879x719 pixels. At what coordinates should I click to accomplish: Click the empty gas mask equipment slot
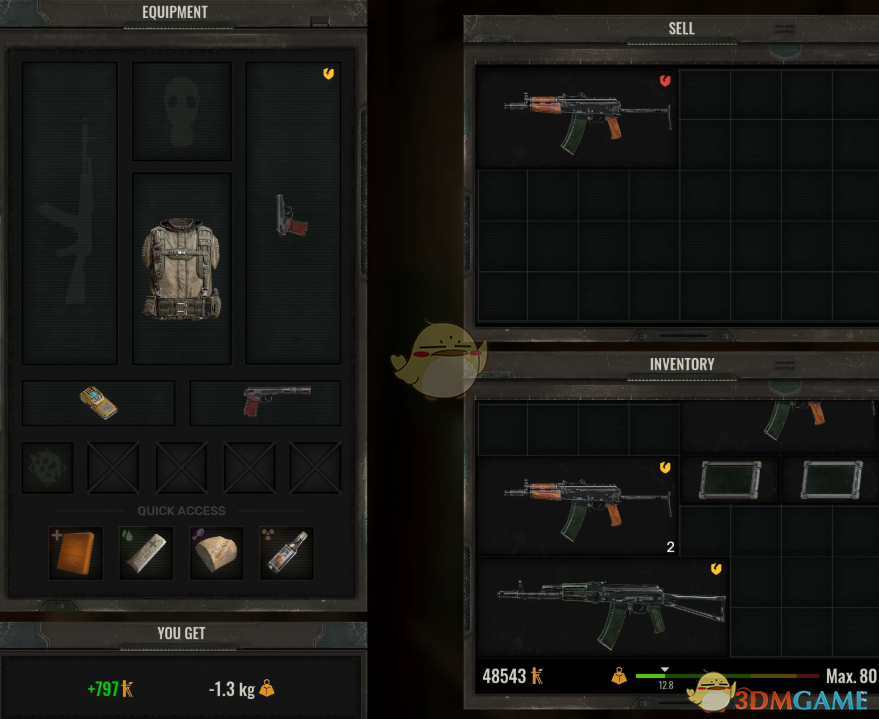[x=181, y=111]
